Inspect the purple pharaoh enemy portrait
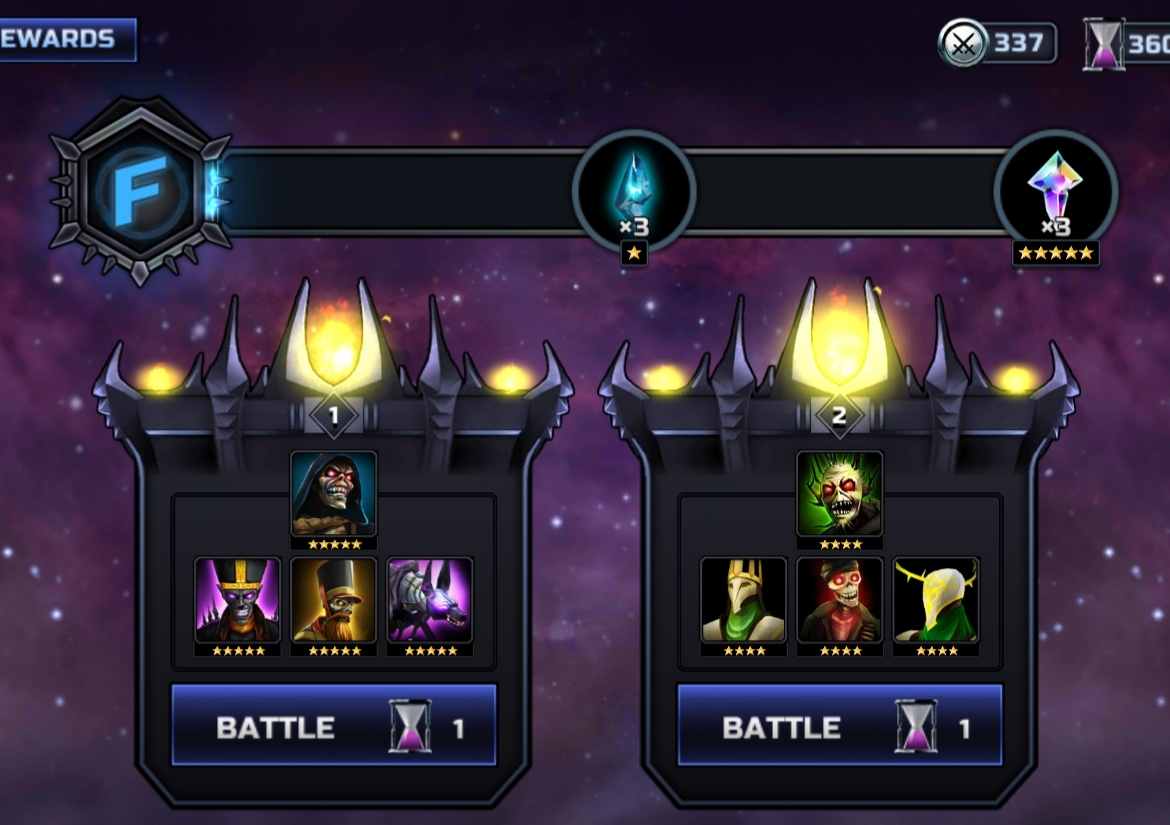Image resolution: width=1170 pixels, height=825 pixels. [x=238, y=600]
